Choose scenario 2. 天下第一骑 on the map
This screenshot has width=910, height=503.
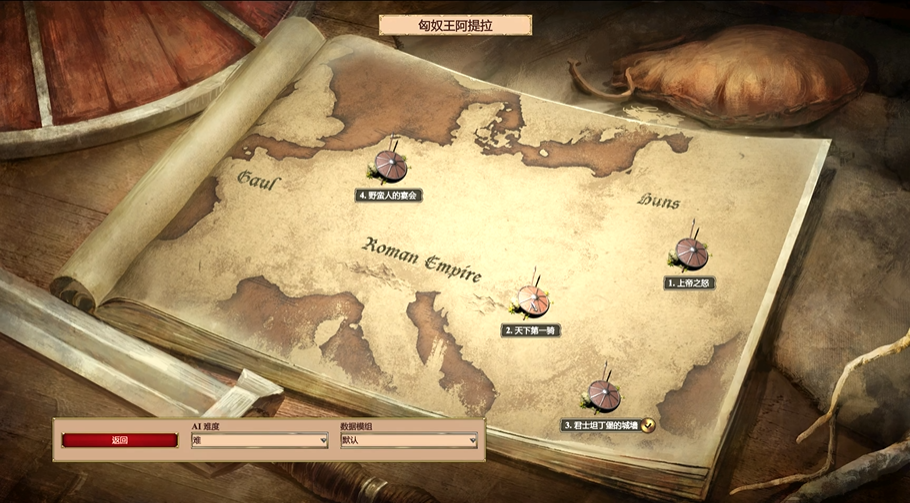pyautogui.click(x=532, y=300)
